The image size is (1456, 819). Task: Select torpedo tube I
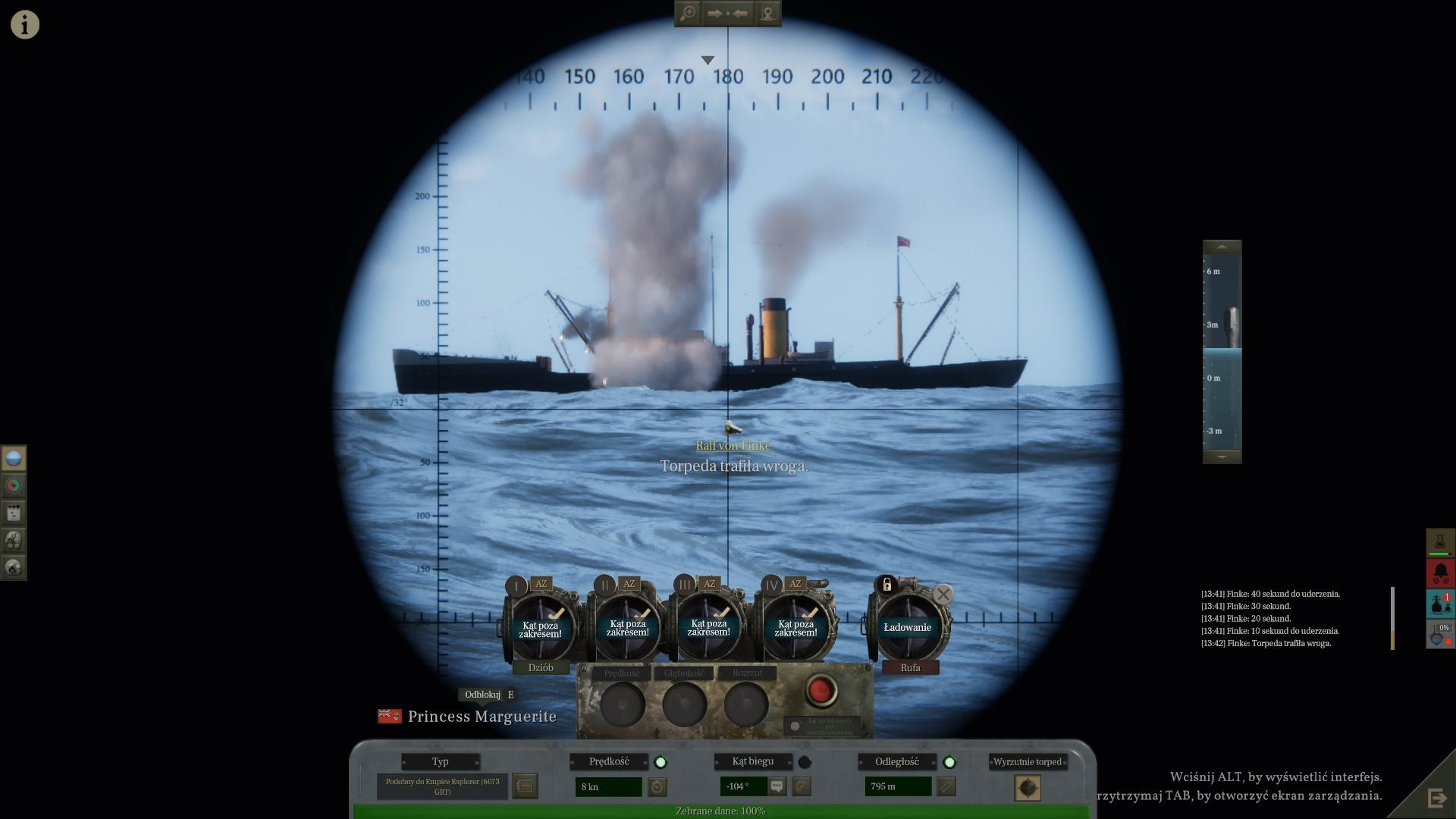pos(541,628)
